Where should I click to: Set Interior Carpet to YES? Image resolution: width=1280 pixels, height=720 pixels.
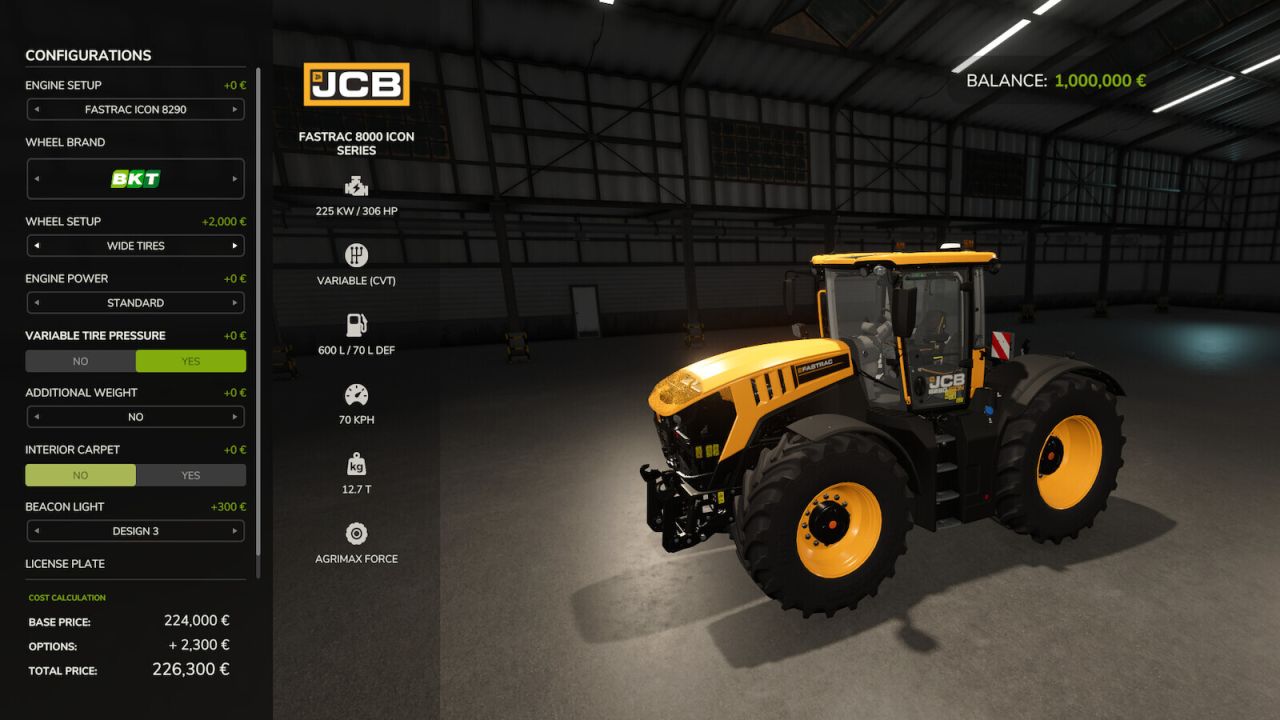click(190, 475)
